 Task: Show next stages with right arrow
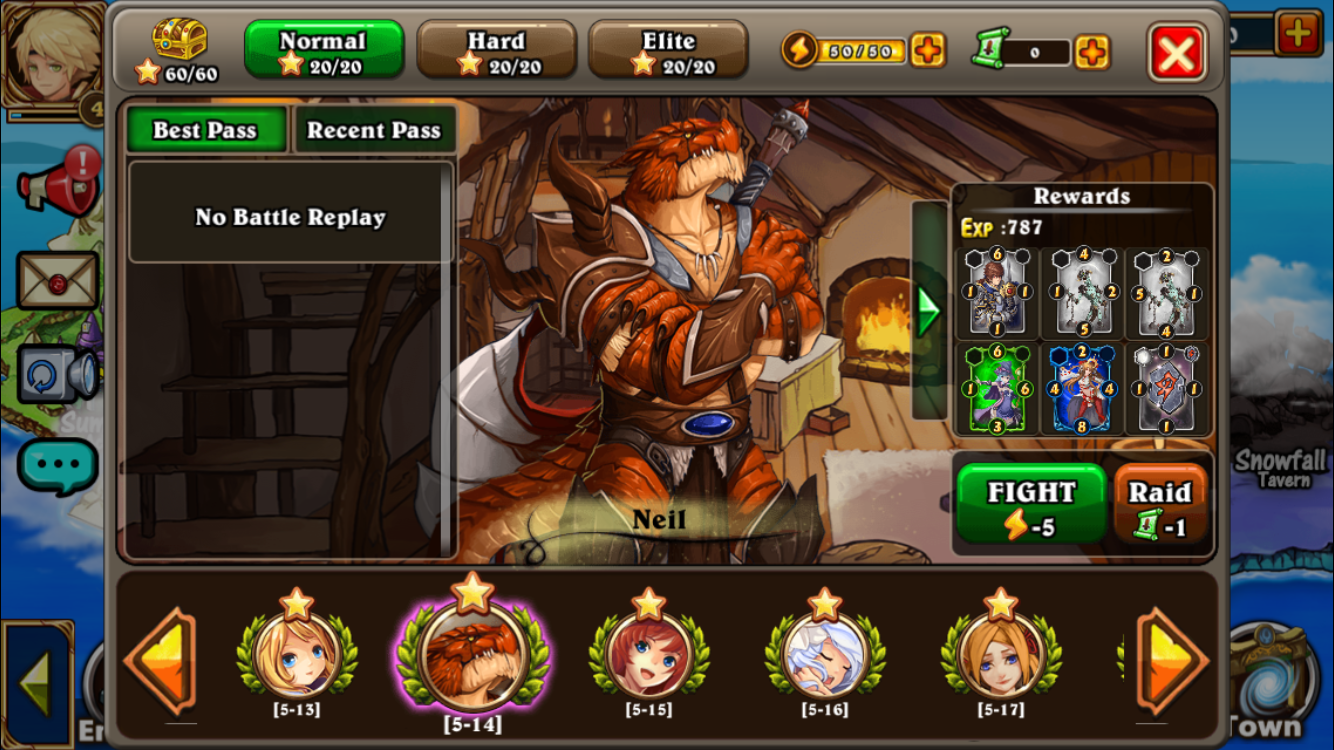pos(1171,661)
